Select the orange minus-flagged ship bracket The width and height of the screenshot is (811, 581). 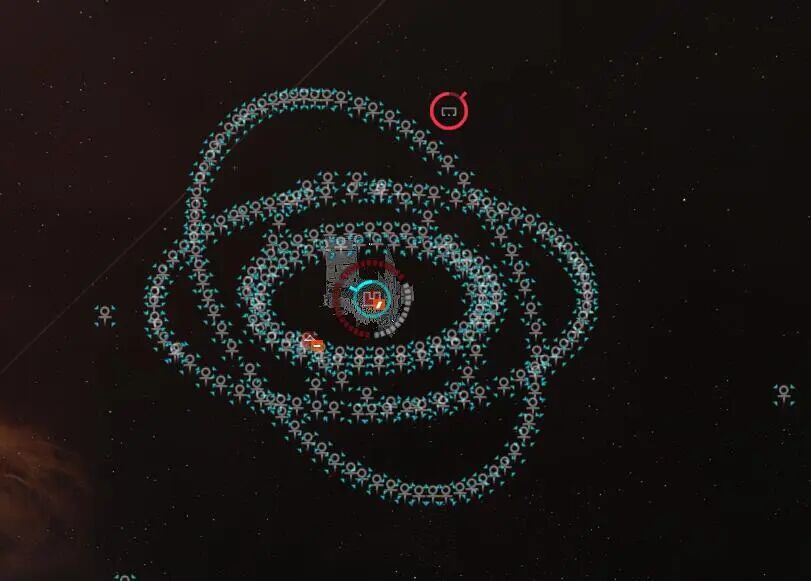tap(314, 343)
